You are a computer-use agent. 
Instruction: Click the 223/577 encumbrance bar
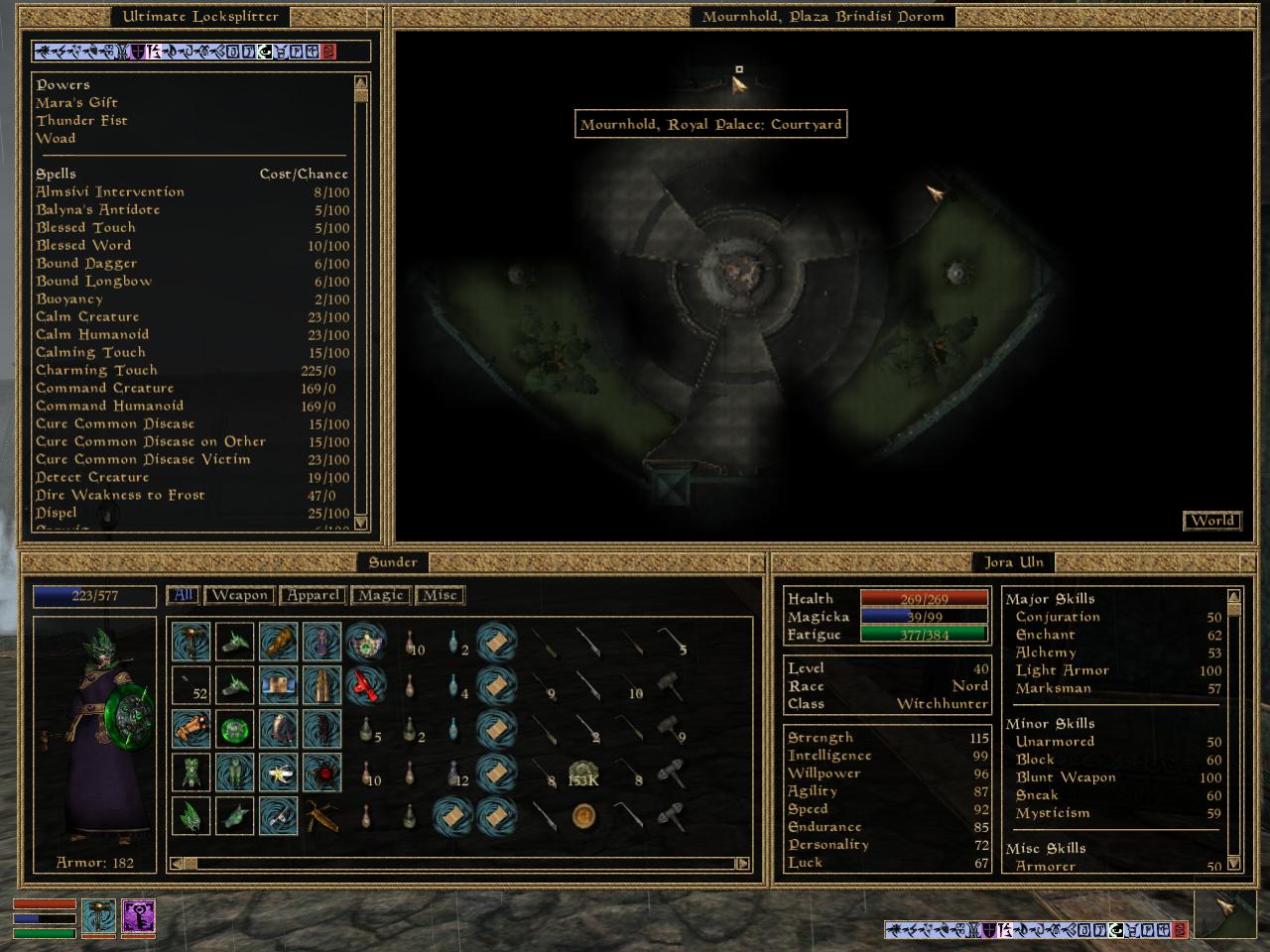tap(93, 596)
